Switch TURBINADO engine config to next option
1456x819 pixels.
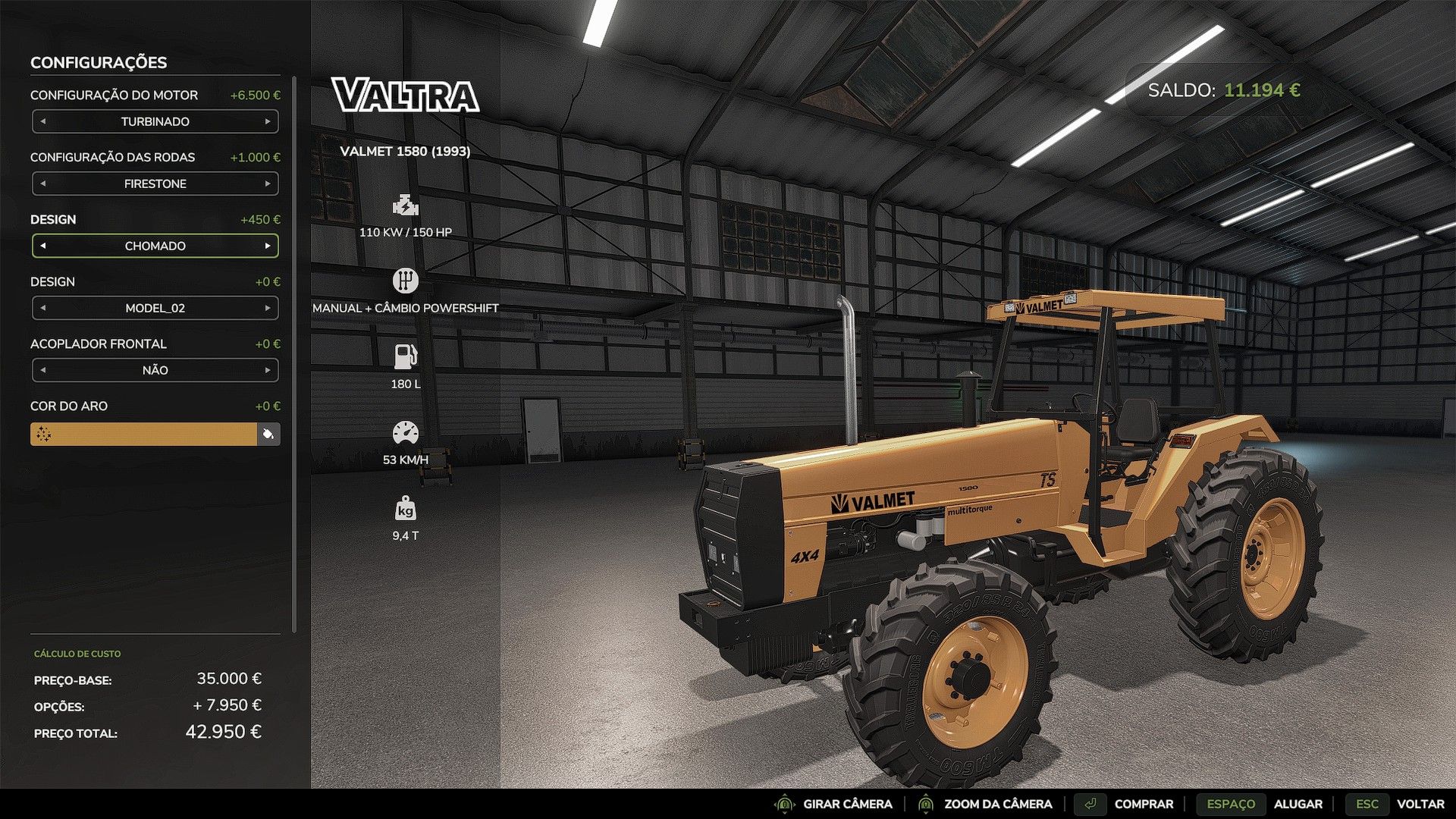(268, 121)
